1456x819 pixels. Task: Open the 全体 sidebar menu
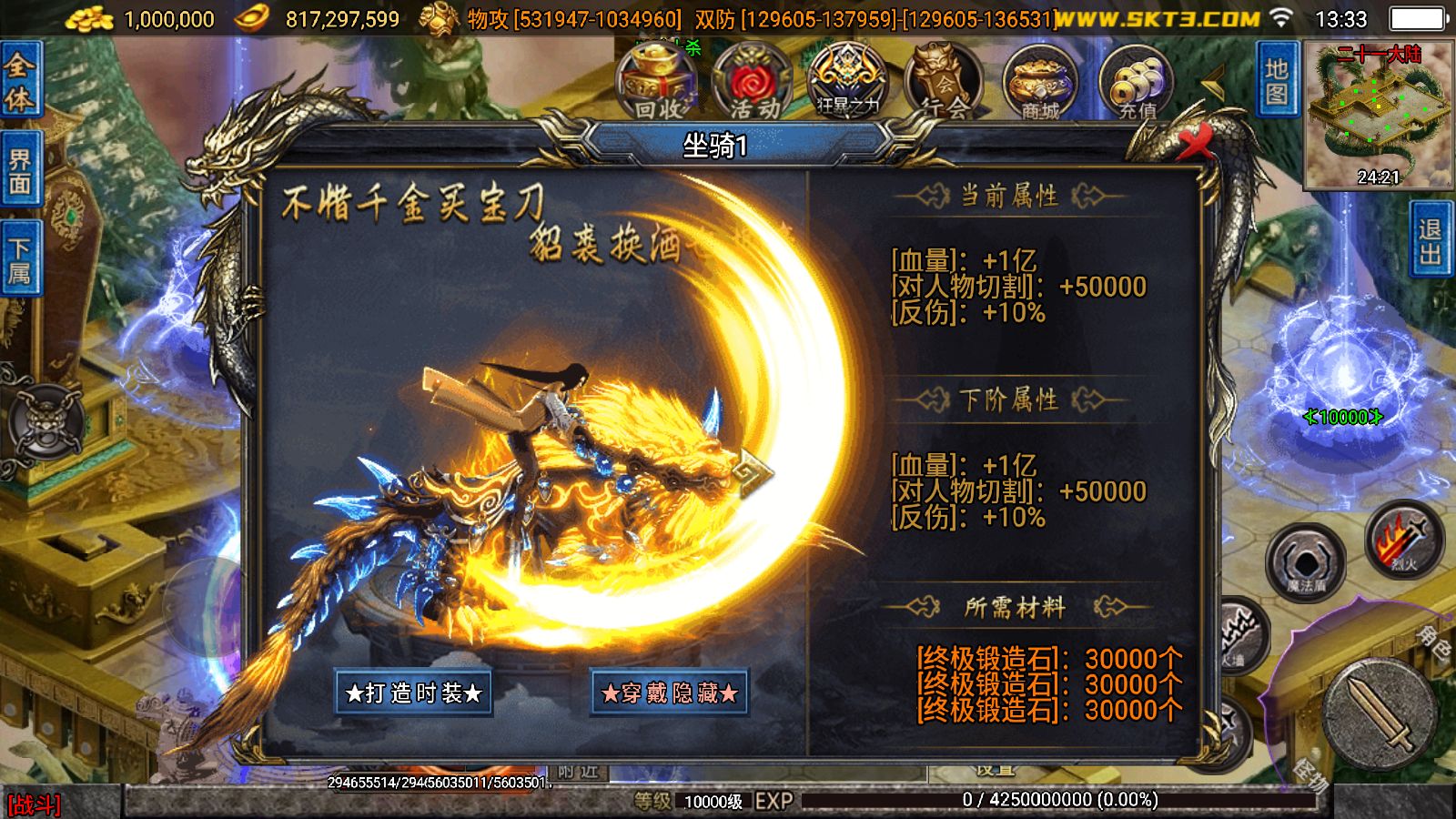[x=20, y=77]
